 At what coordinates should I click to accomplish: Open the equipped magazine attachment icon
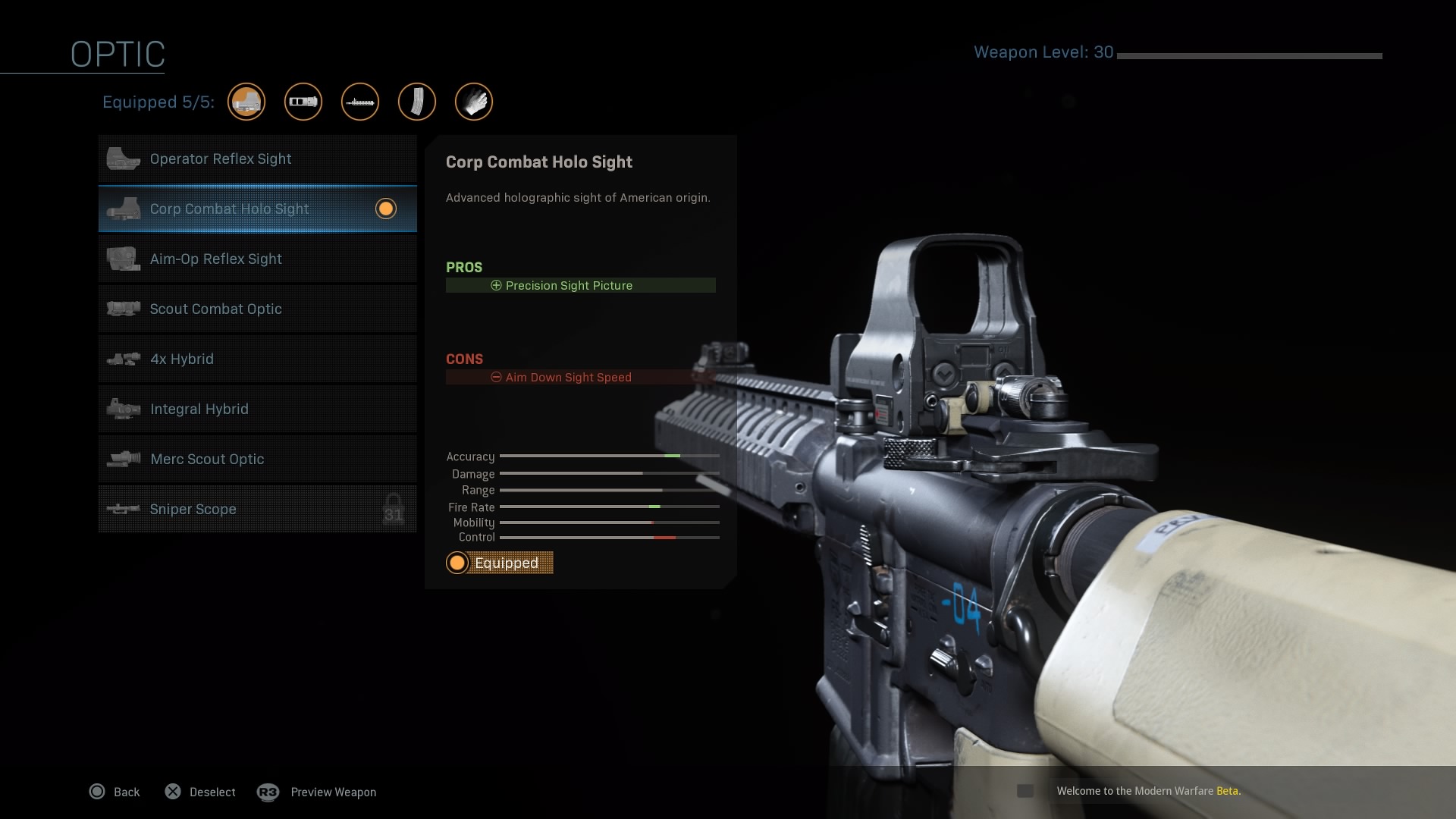point(417,102)
